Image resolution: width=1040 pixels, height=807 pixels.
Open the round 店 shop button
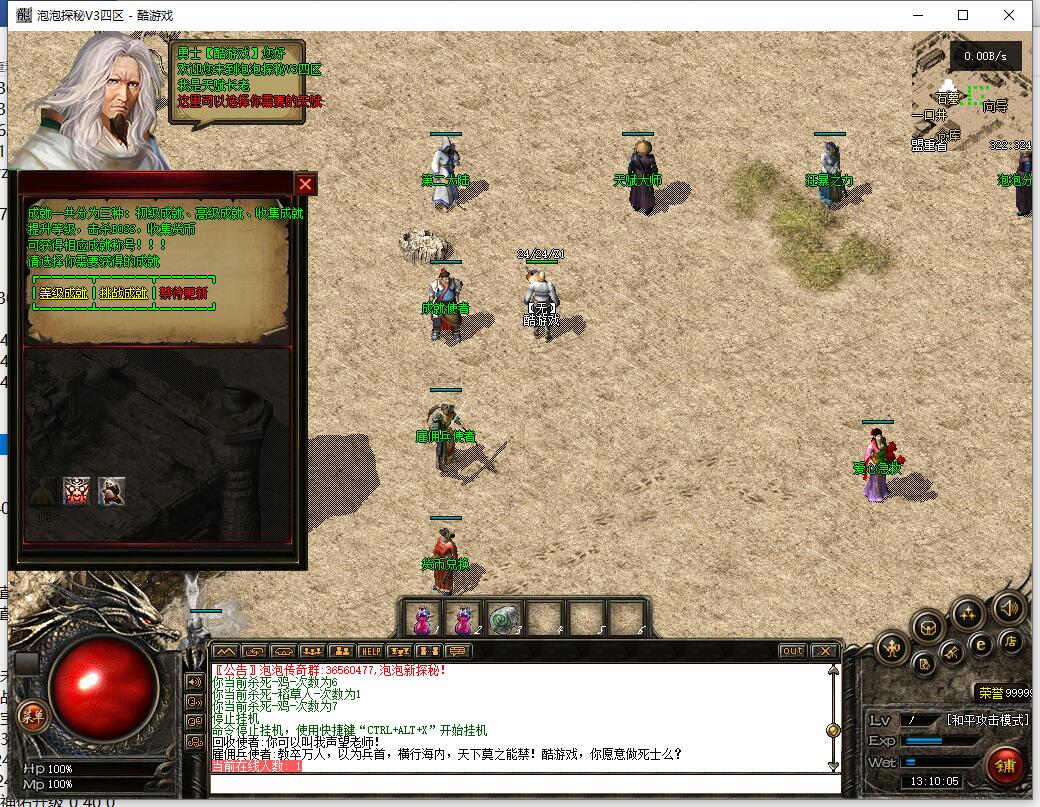coord(1011,641)
